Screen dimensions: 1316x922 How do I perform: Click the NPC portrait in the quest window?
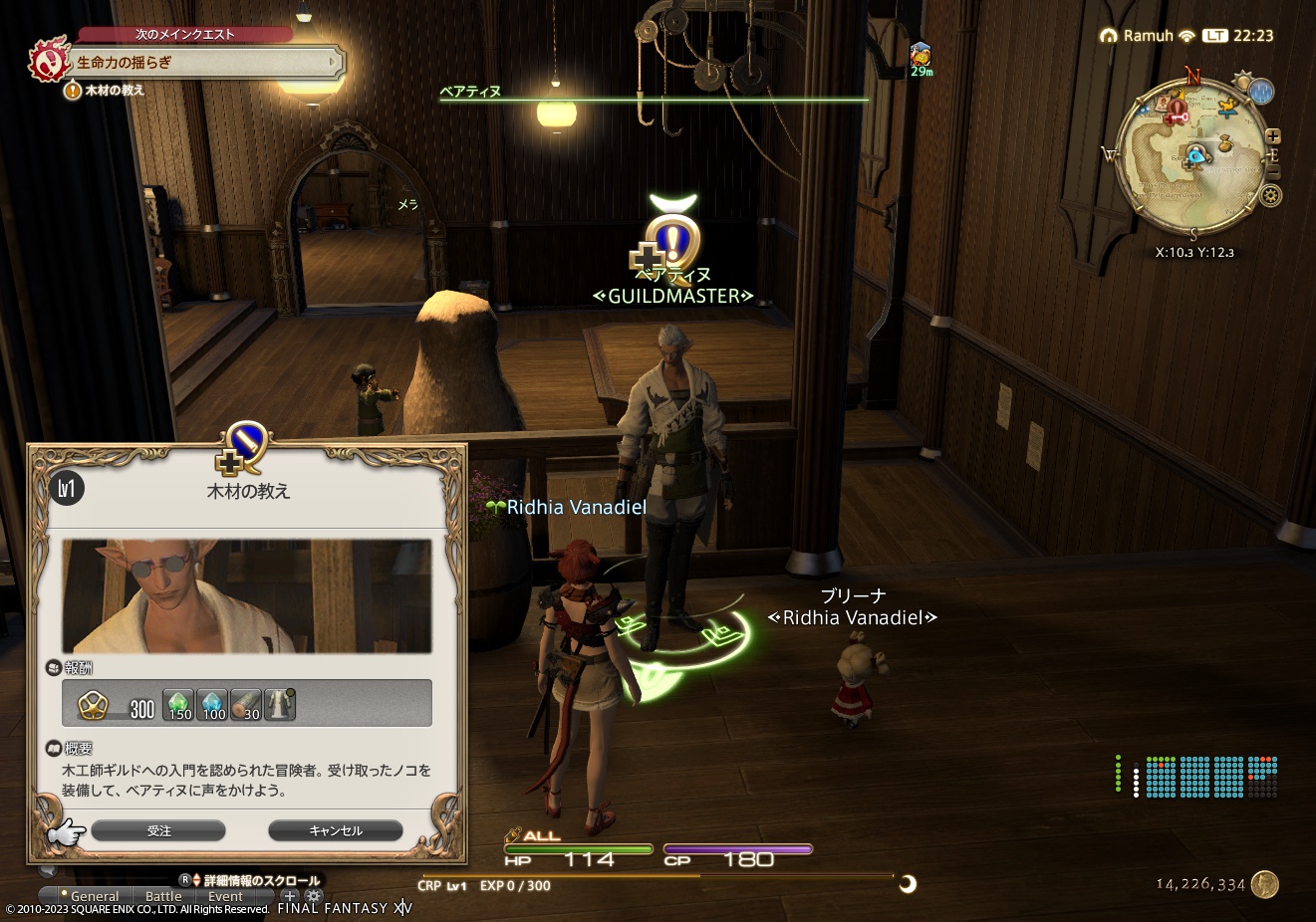pos(245,595)
